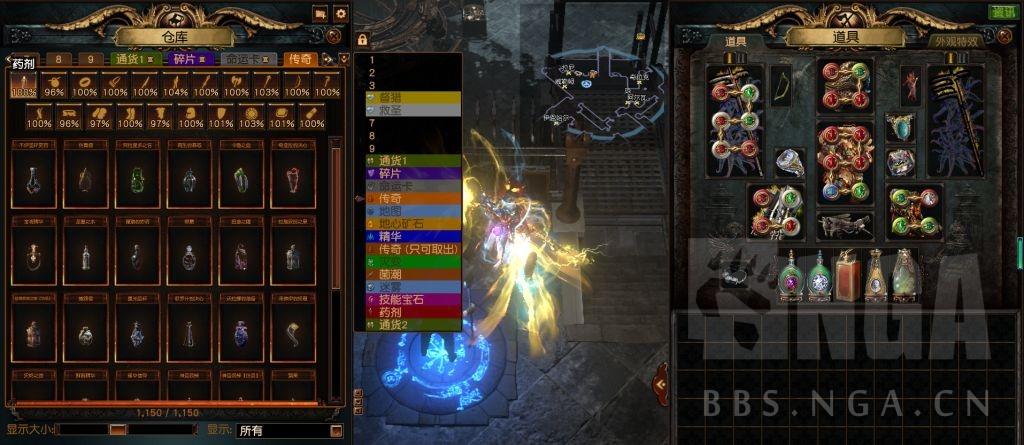Switch to the 碎片 stash tab

pos(189,59)
